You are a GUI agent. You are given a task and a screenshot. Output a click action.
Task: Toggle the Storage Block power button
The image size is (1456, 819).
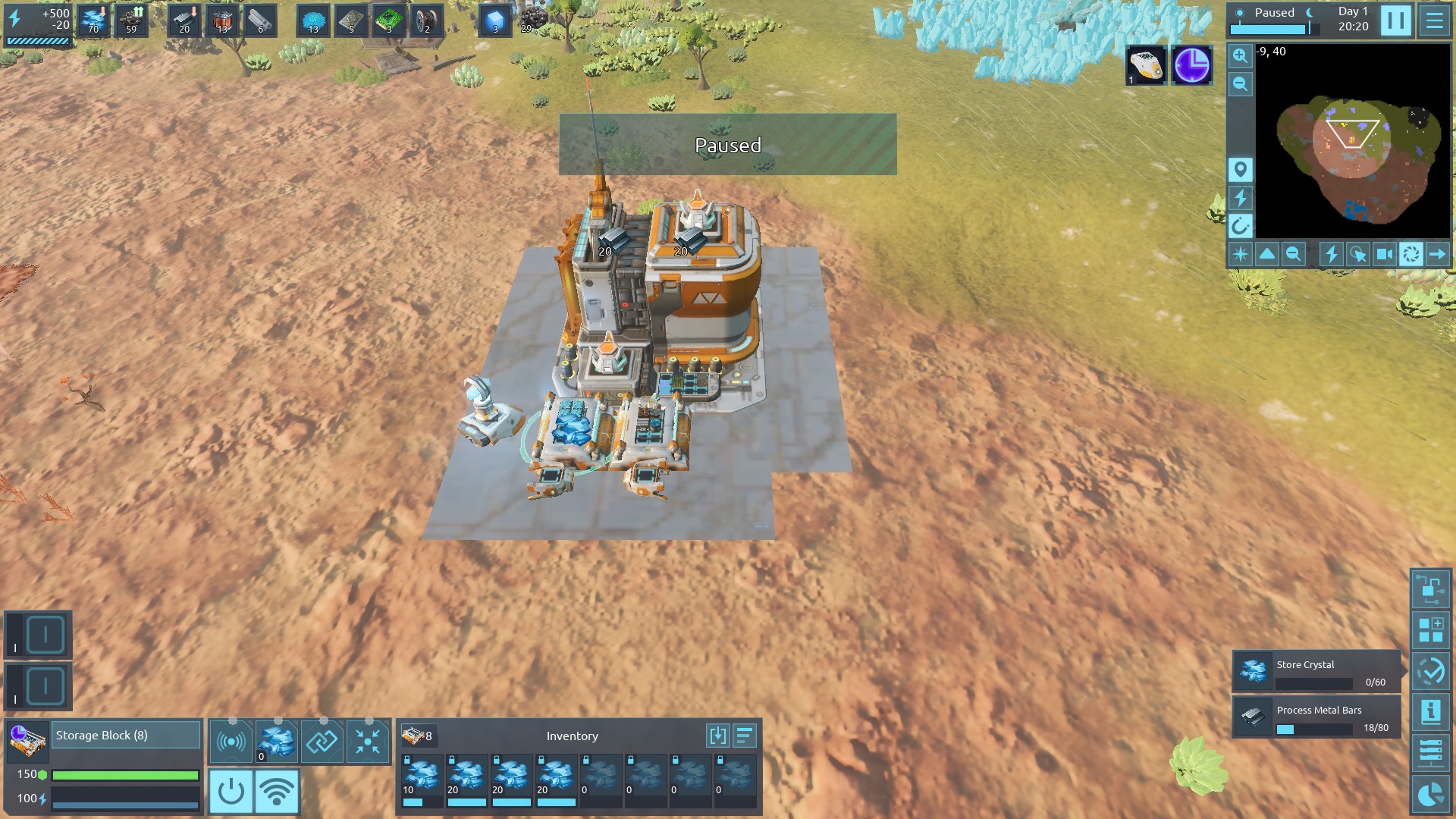tap(231, 792)
